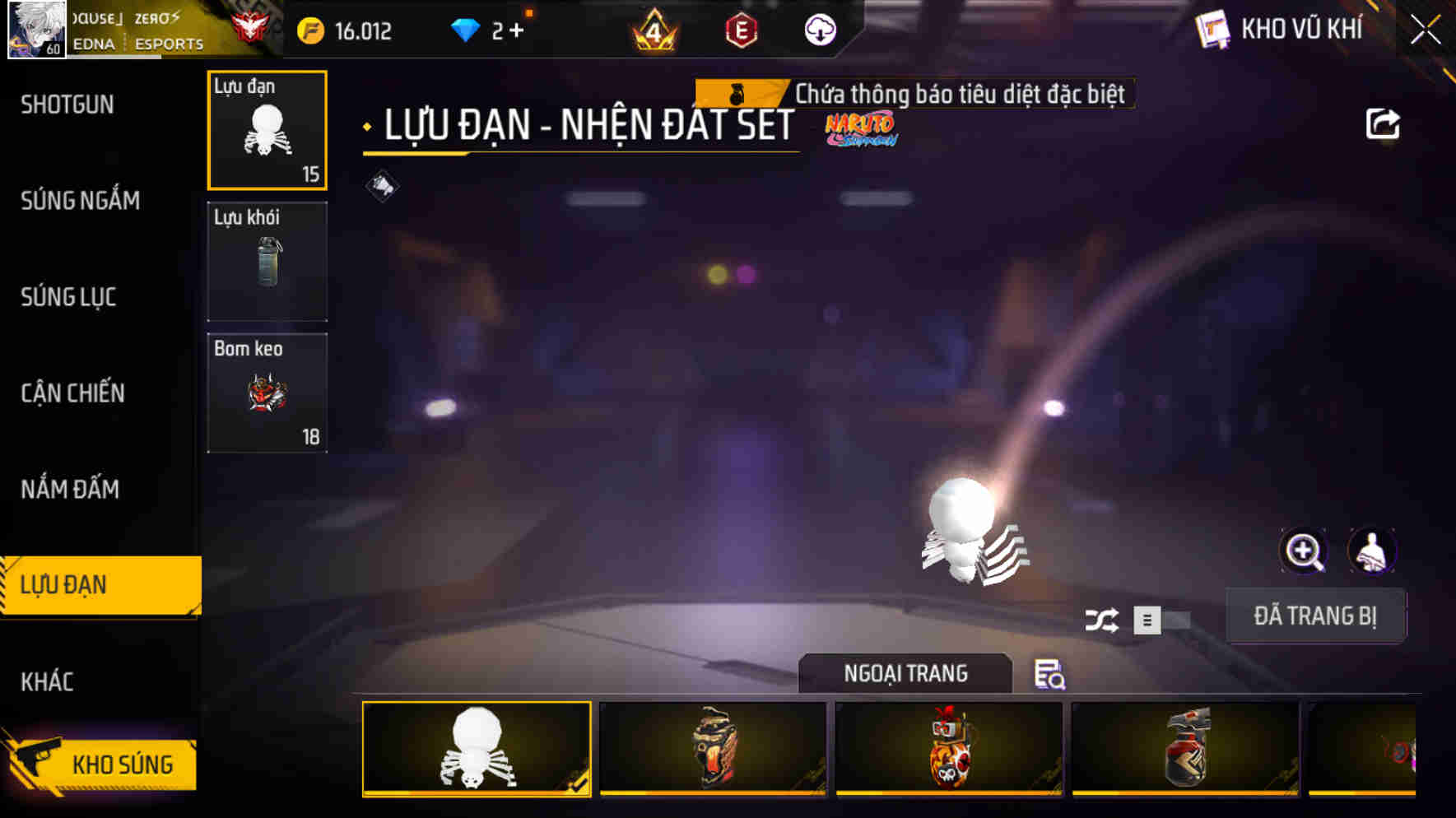Close the KHO VŨ KHÍ screen
The image size is (1456, 818).
[x=1425, y=29]
